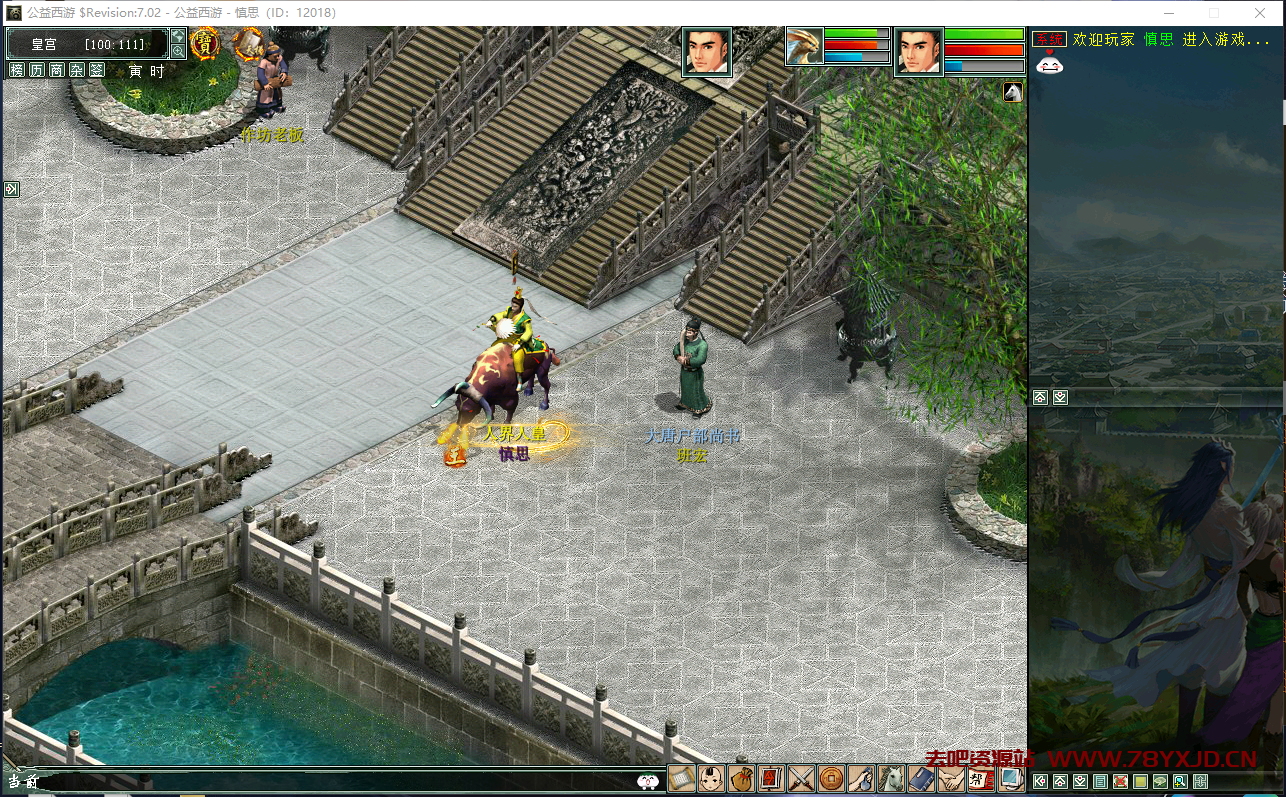Click the white horse mount icon
The width and height of the screenshot is (1286, 797).
[x=1013, y=93]
